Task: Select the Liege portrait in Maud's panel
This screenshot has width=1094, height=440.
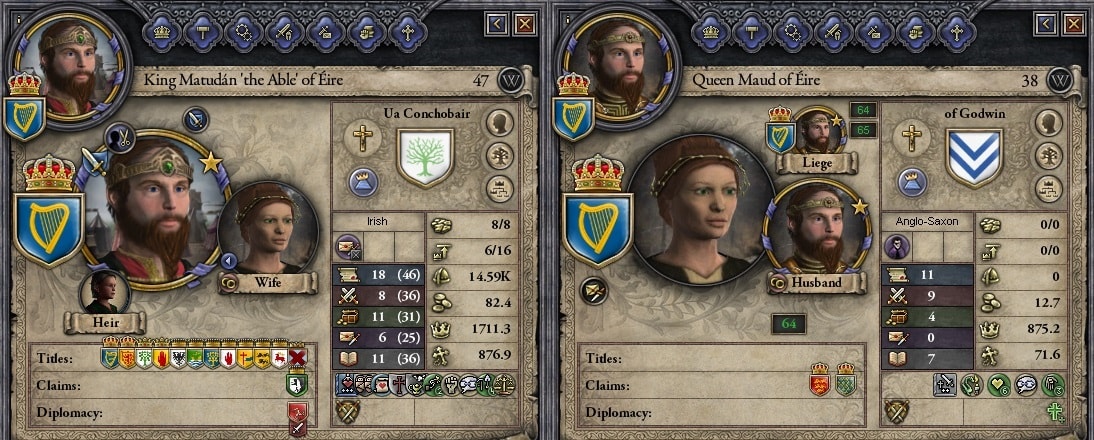Action: (x=817, y=133)
